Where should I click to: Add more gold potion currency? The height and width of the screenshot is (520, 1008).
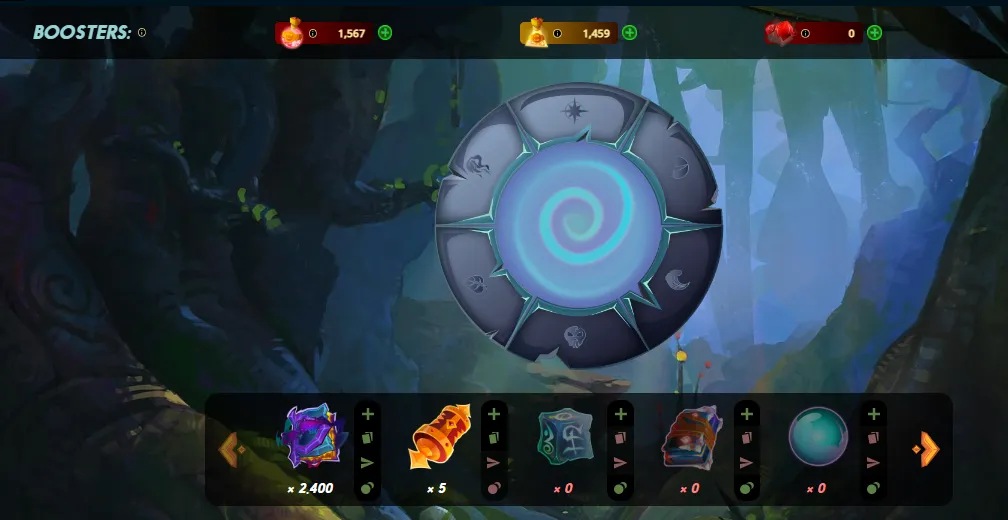[x=630, y=33]
